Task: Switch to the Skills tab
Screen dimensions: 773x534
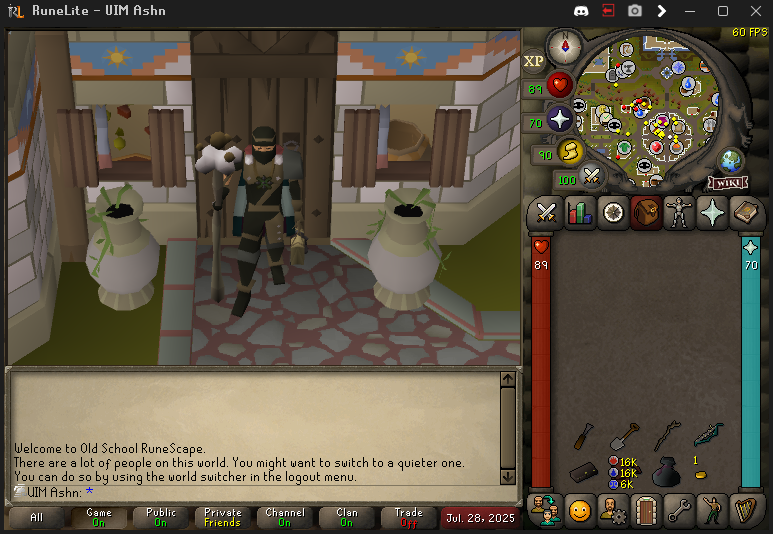Action: coord(579,212)
